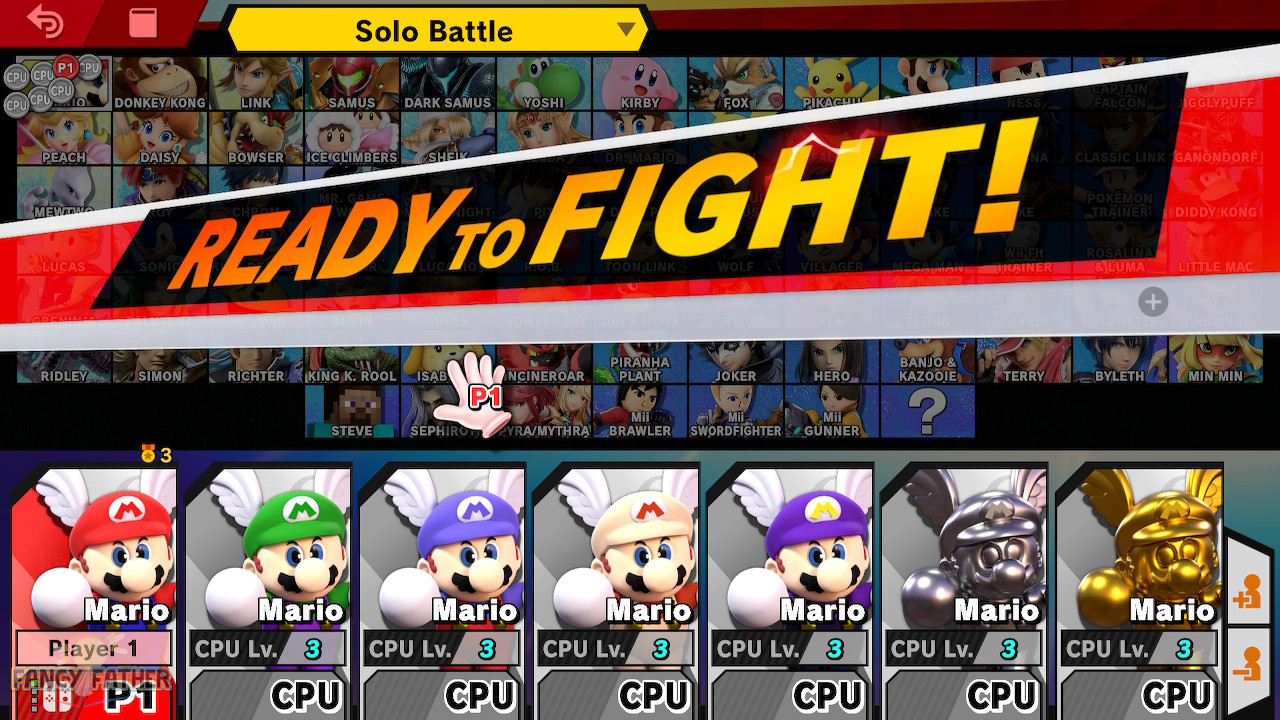Click the back arrow icon
The image size is (1280, 720).
[x=47, y=21]
